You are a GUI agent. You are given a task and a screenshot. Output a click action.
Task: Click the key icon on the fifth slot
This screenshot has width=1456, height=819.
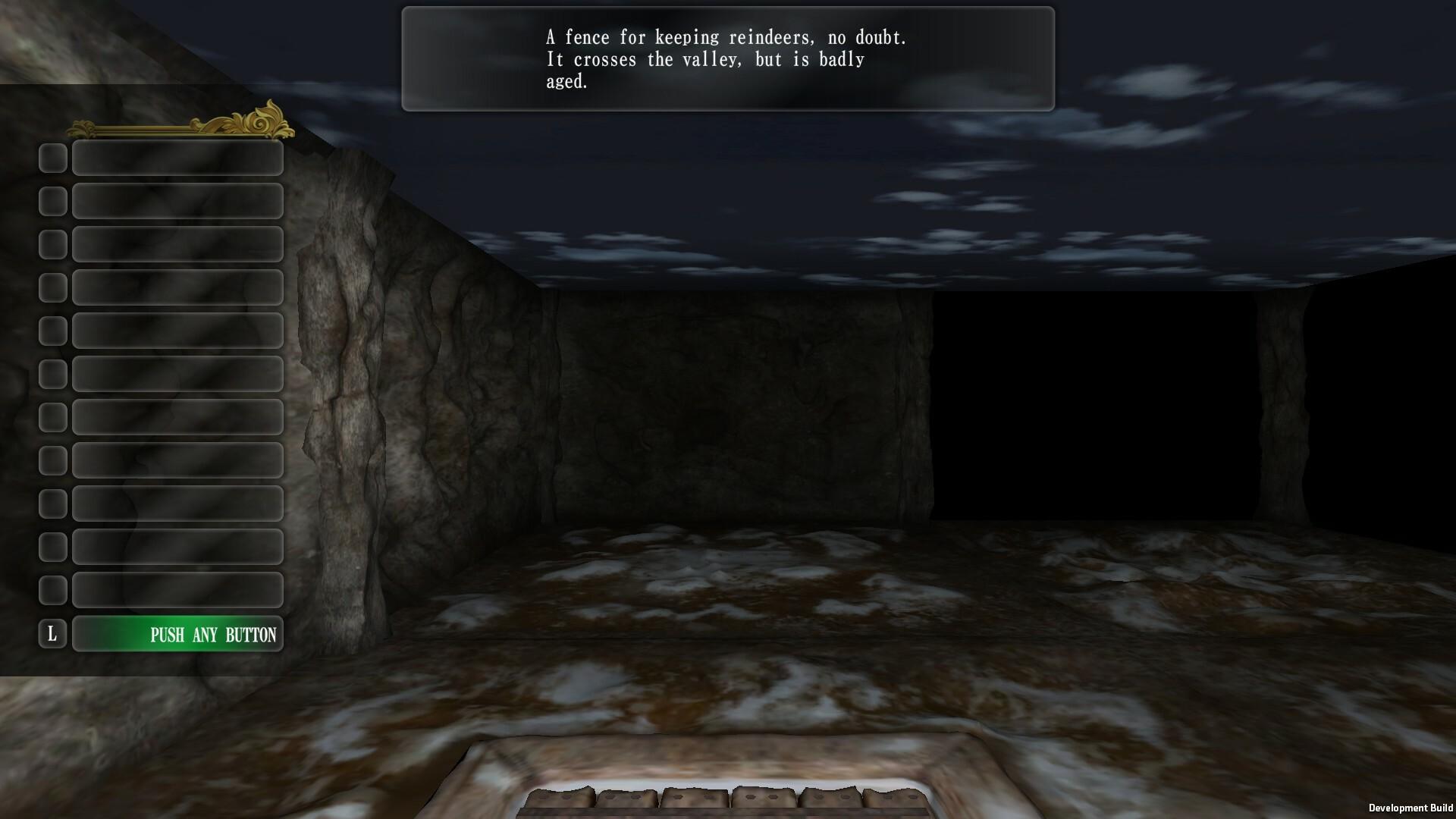[x=53, y=331]
